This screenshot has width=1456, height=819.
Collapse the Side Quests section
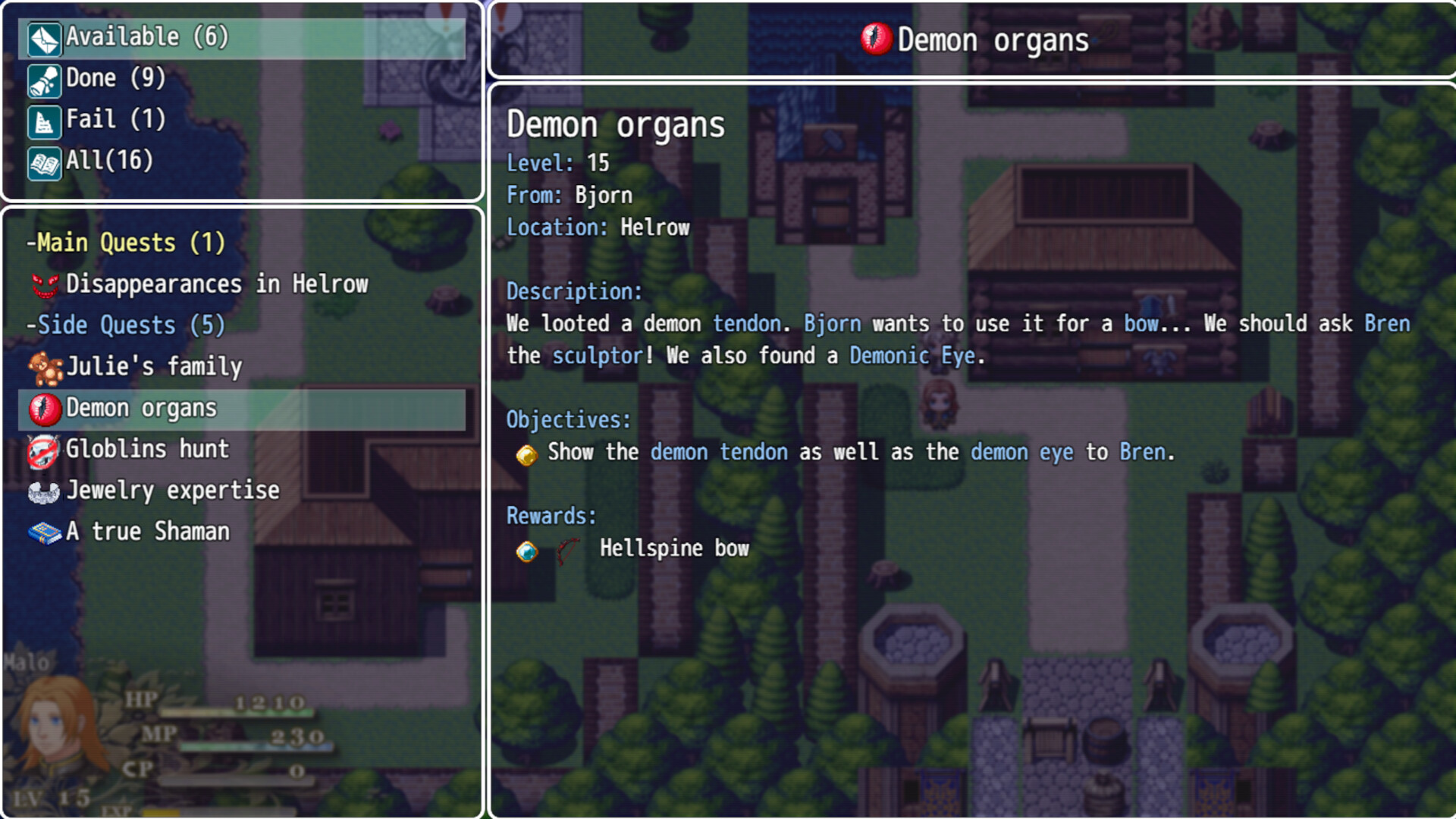(124, 325)
